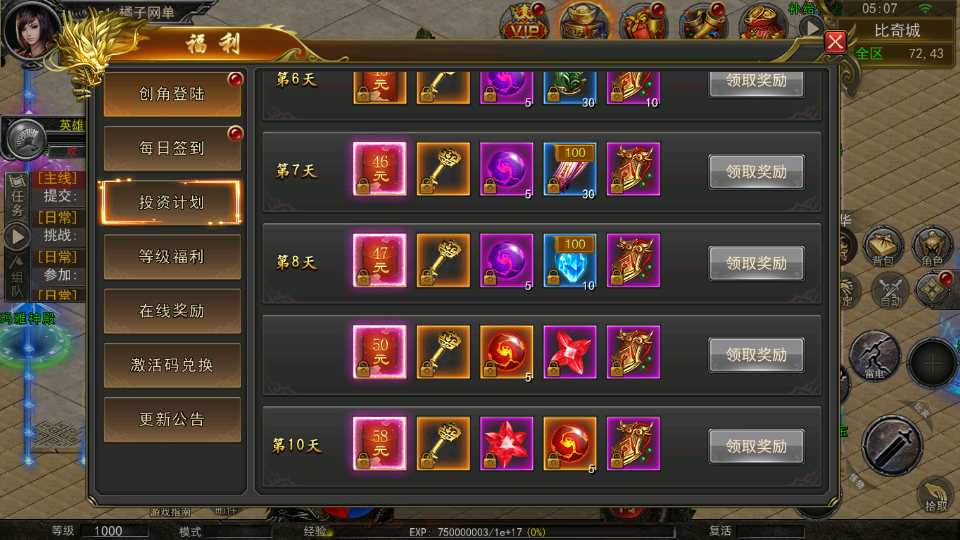Open the 每日签到 daily sign-in tab

point(172,148)
